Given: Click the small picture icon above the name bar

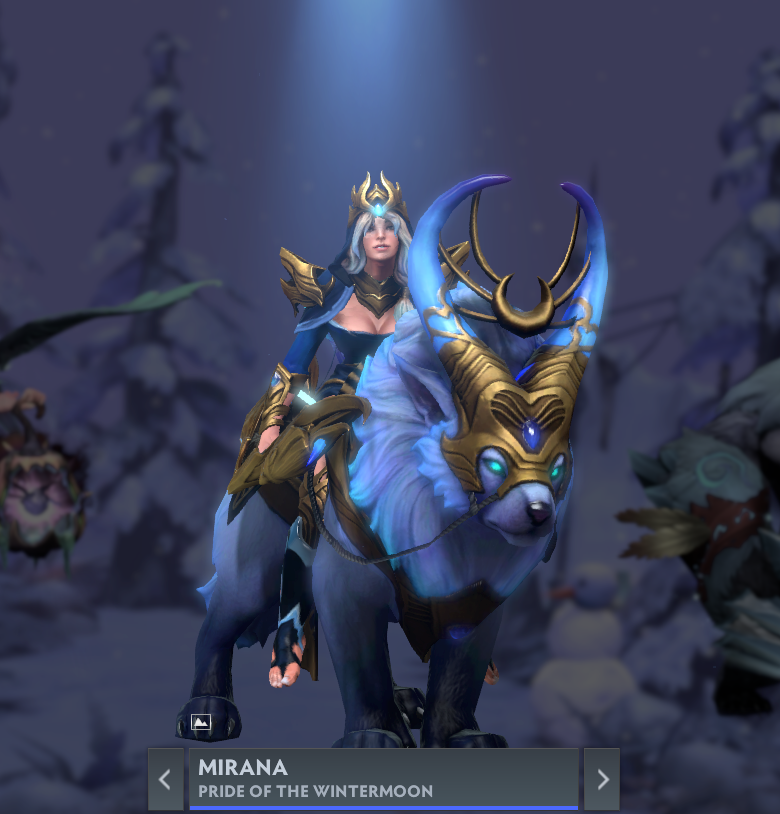Looking at the screenshot, I should point(201,722).
